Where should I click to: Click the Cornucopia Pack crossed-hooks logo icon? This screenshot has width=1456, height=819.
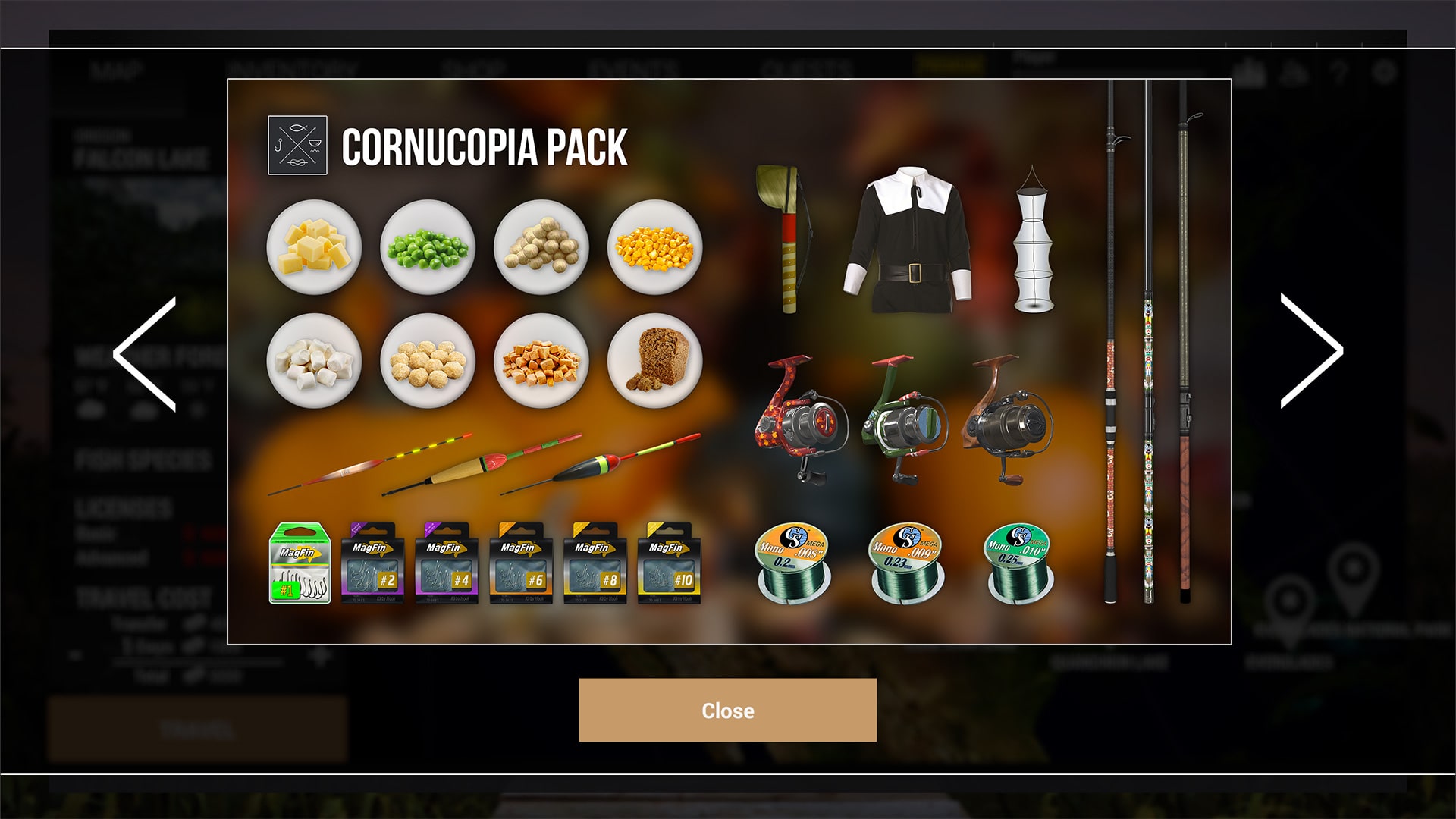(299, 146)
